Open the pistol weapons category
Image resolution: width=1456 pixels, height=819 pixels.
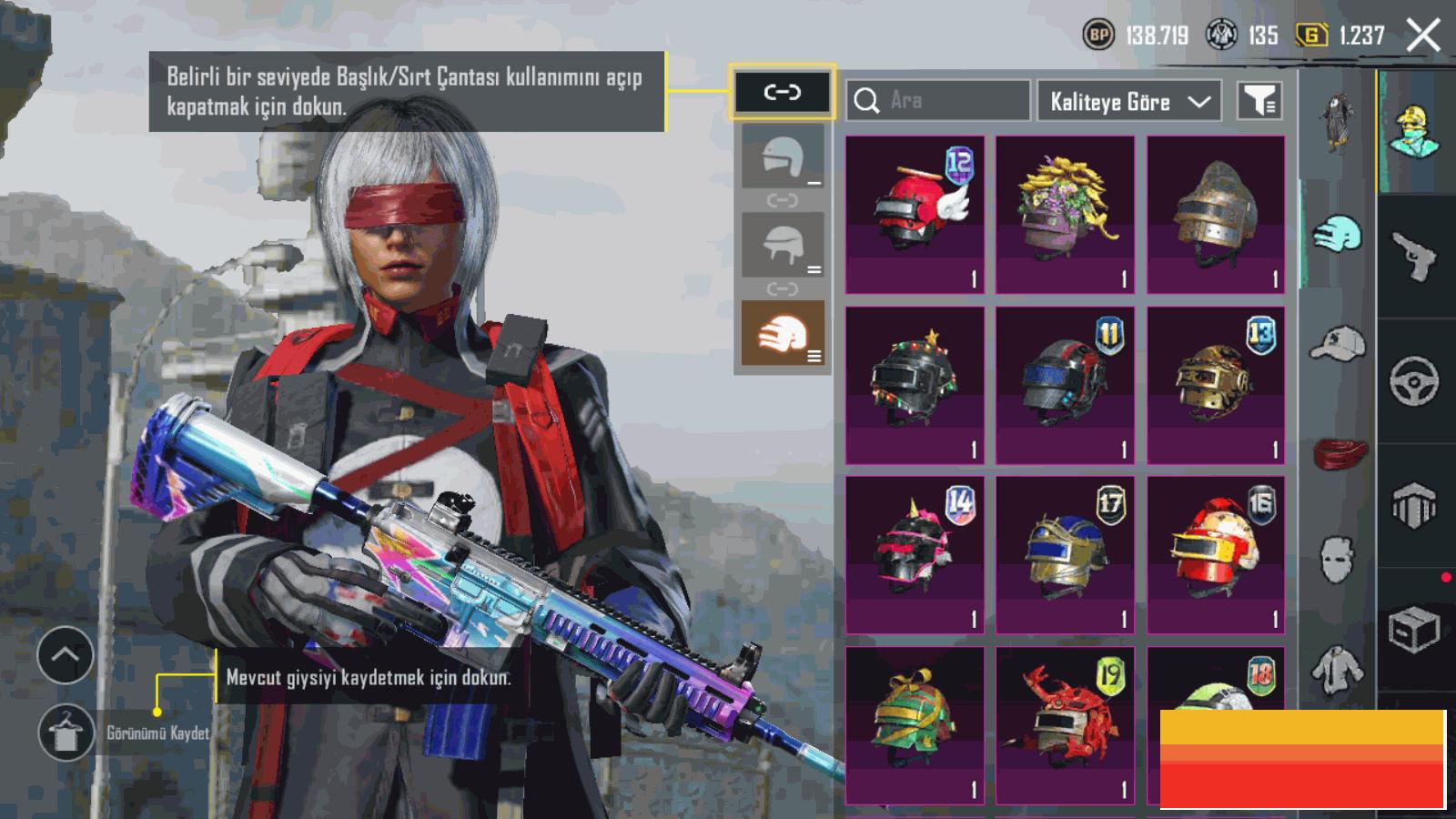pyautogui.click(x=1415, y=256)
